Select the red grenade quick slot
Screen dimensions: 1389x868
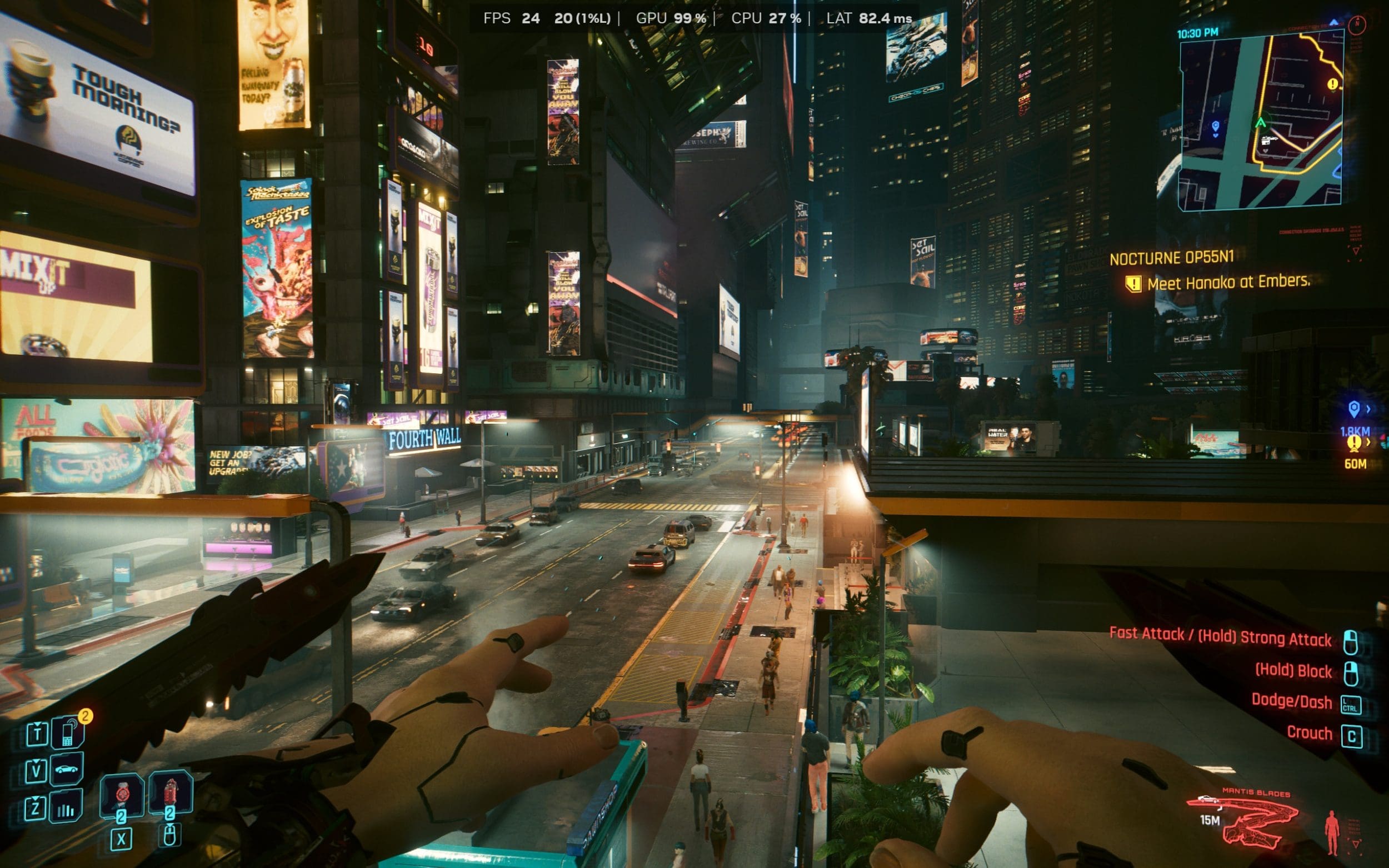coord(171,794)
